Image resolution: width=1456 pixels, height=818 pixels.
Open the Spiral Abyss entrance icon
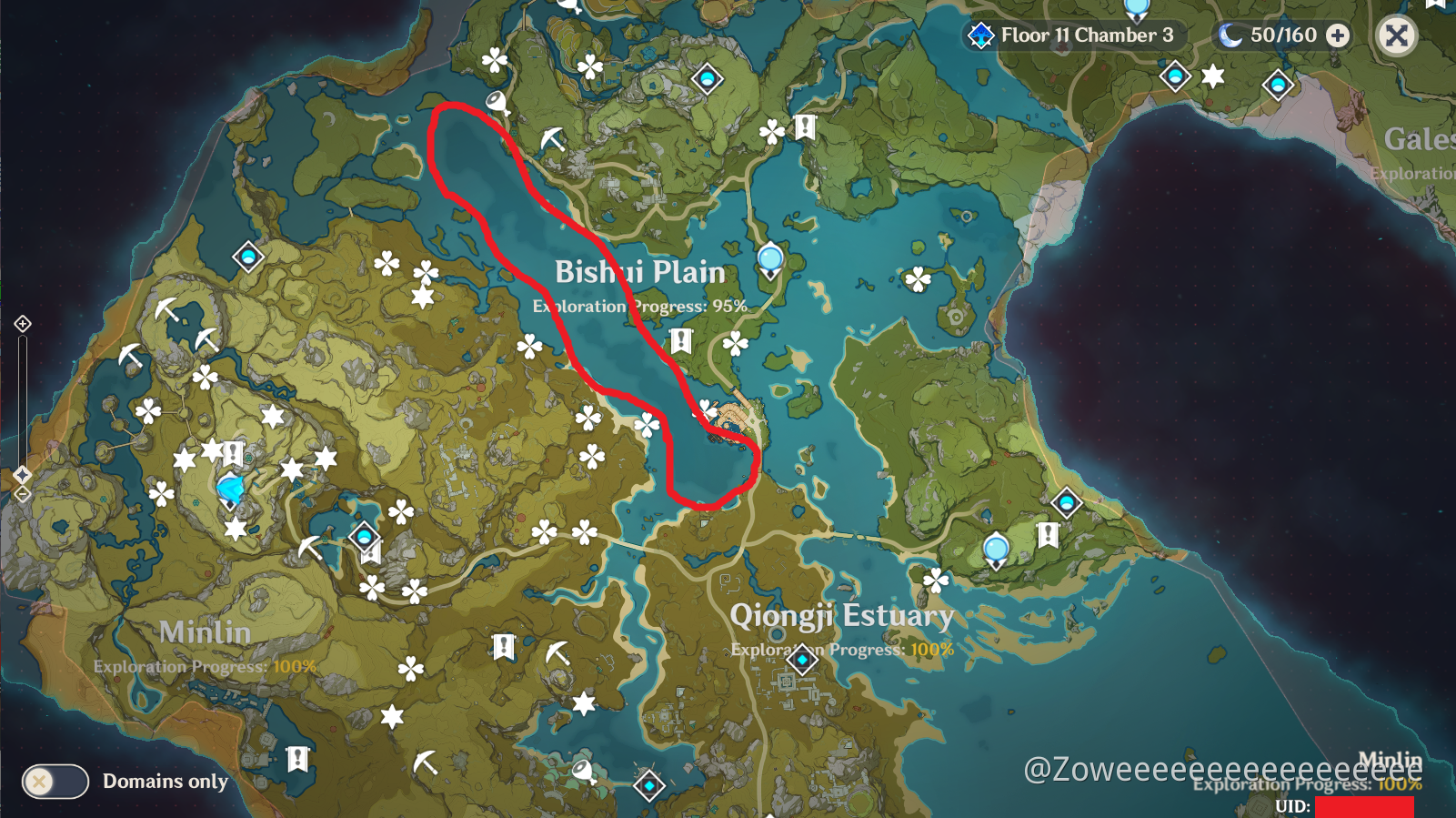pos(980,35)
